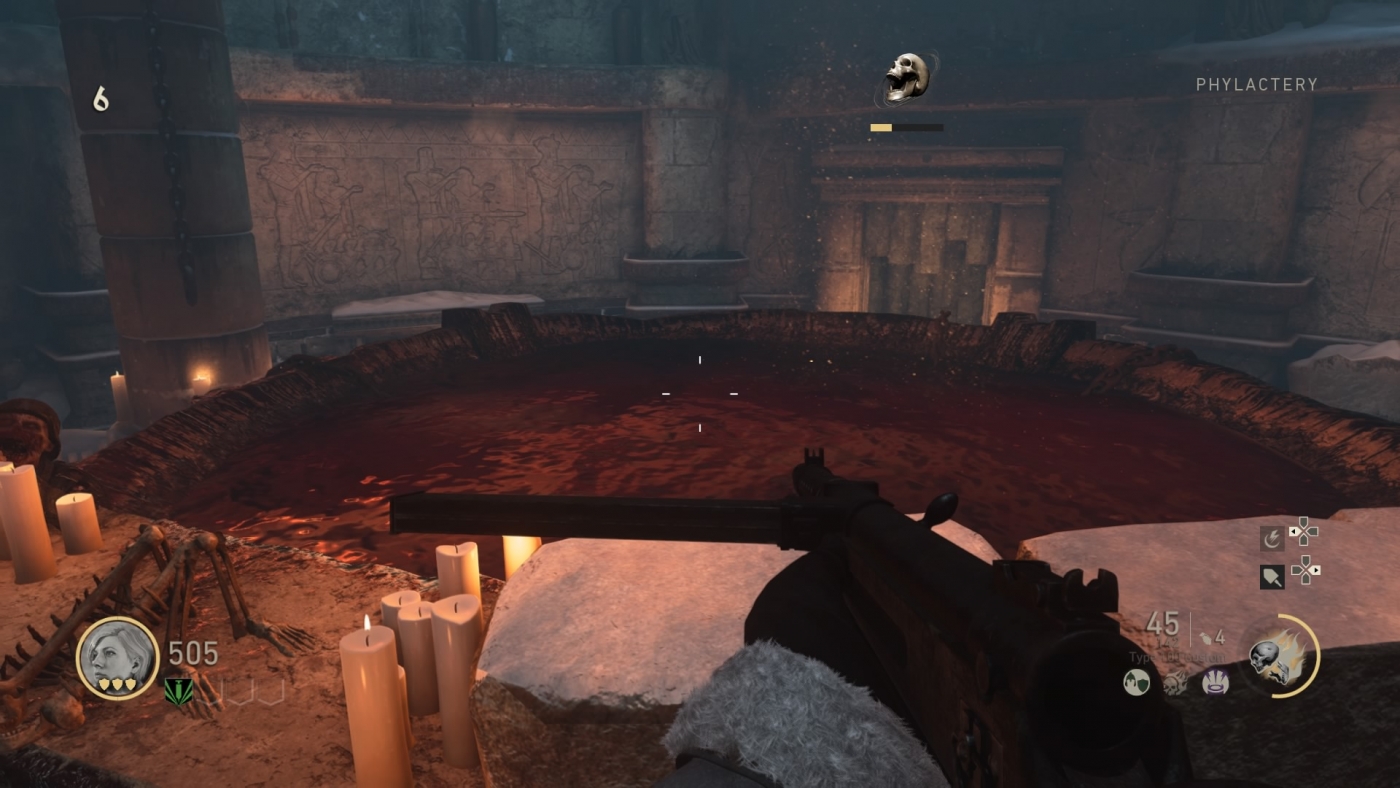Select the snarling skull perk icon
This screenshot has width=1400, height=788.
click(x=1175, y=683)
